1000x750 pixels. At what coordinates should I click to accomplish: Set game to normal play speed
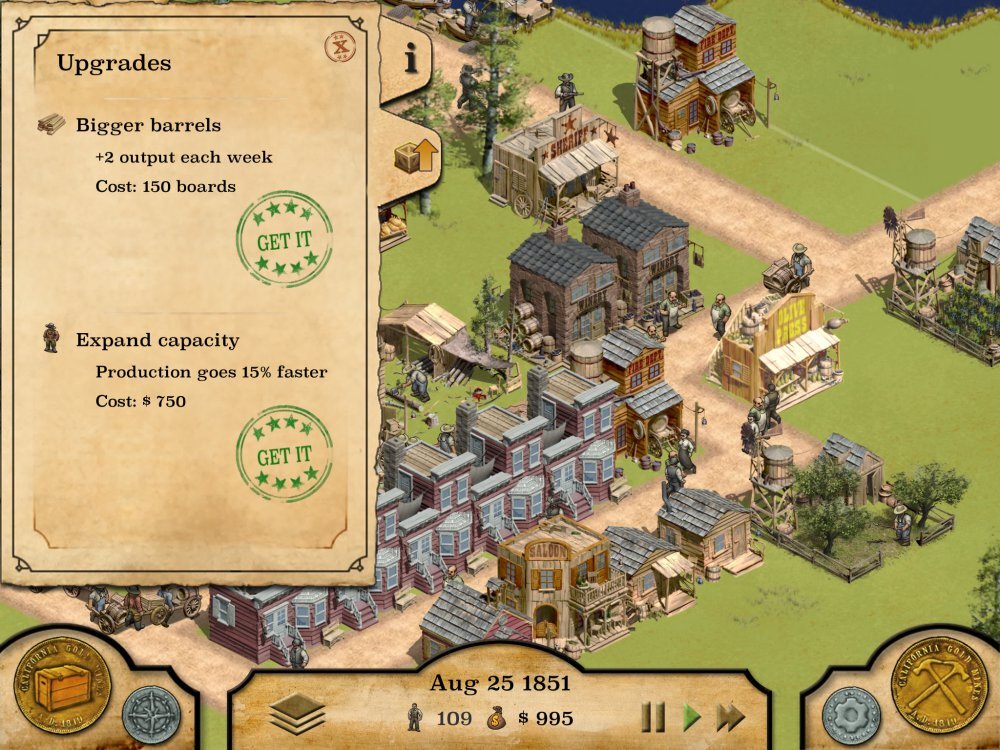691,717
